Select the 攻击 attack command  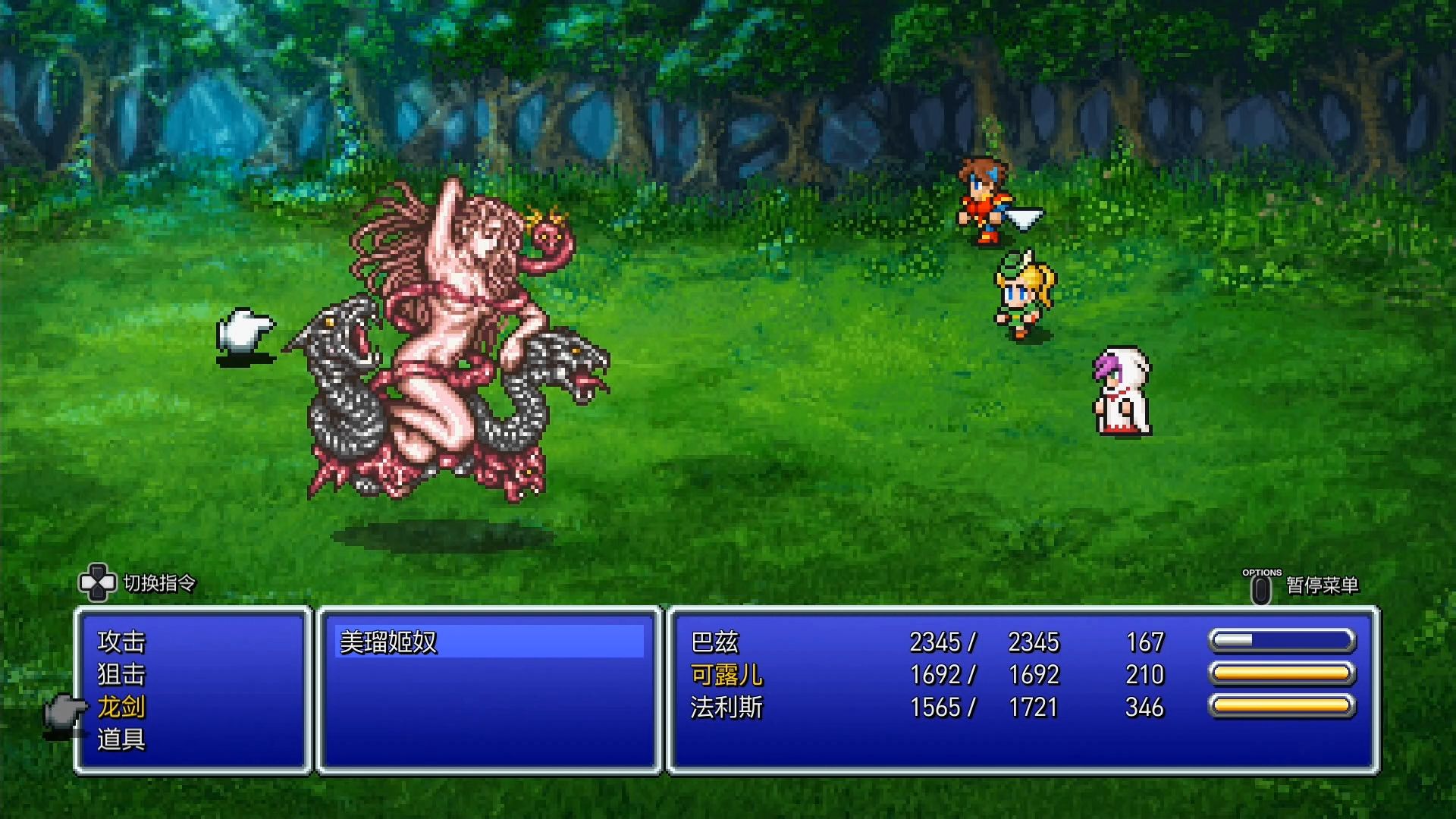coord(121,642)
